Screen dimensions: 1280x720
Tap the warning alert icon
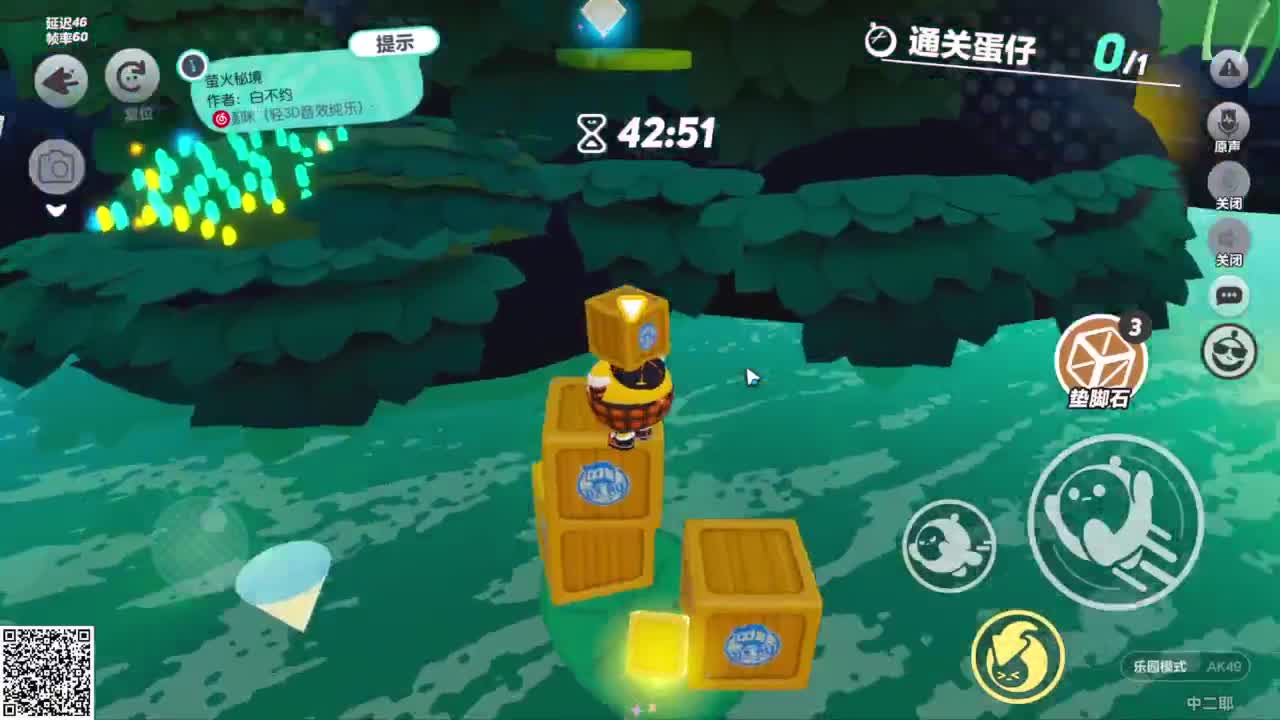[1228, 70]
